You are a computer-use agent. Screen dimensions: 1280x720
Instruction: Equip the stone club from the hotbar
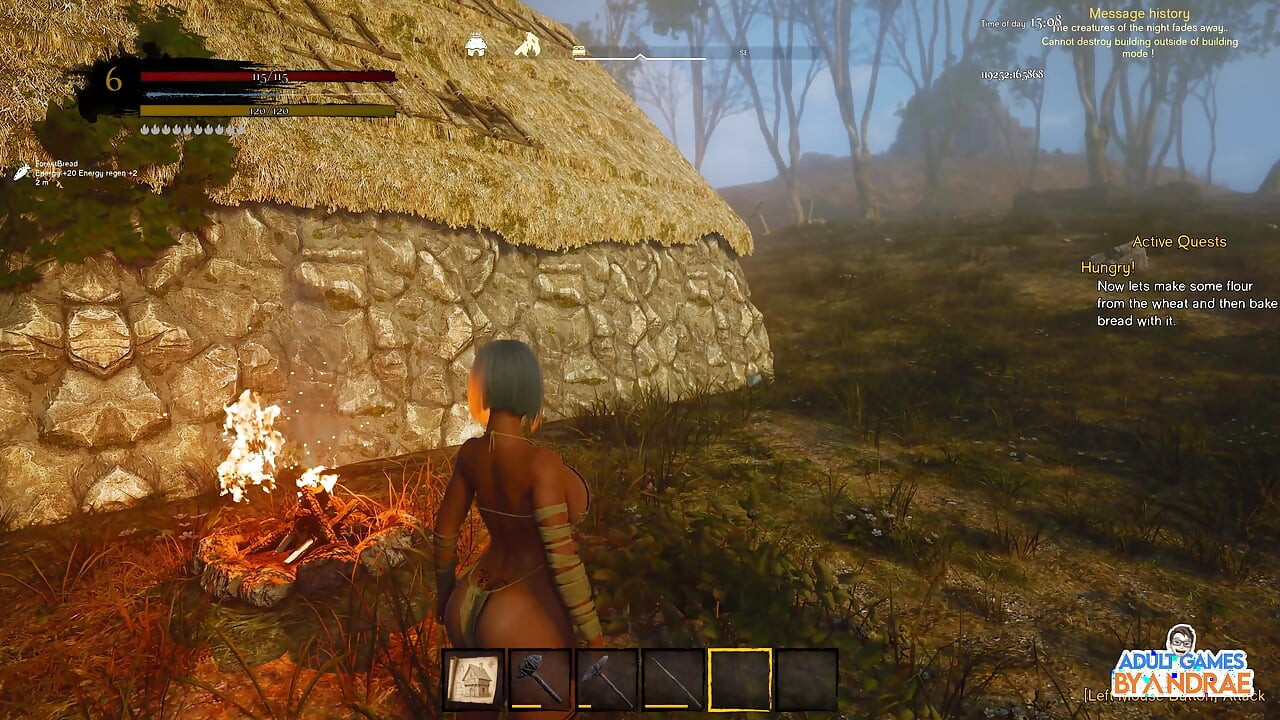point(540,680)
